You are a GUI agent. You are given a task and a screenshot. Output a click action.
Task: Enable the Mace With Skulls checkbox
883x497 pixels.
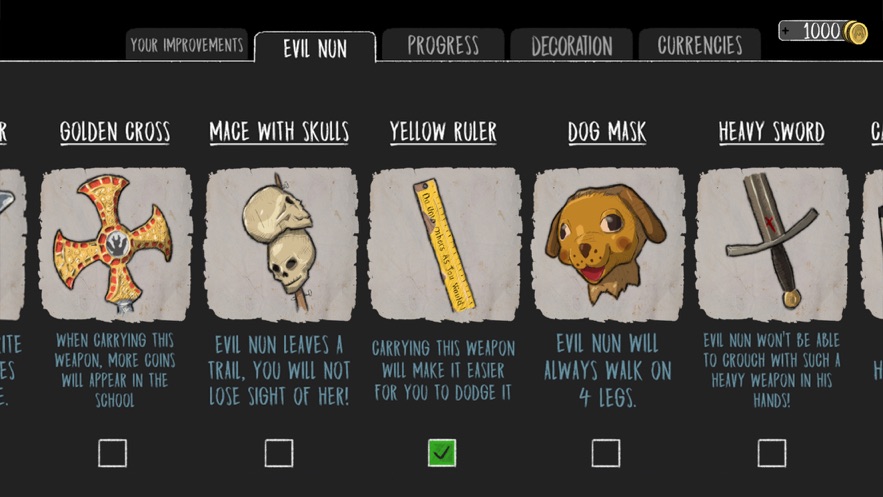tap(279, 453)
